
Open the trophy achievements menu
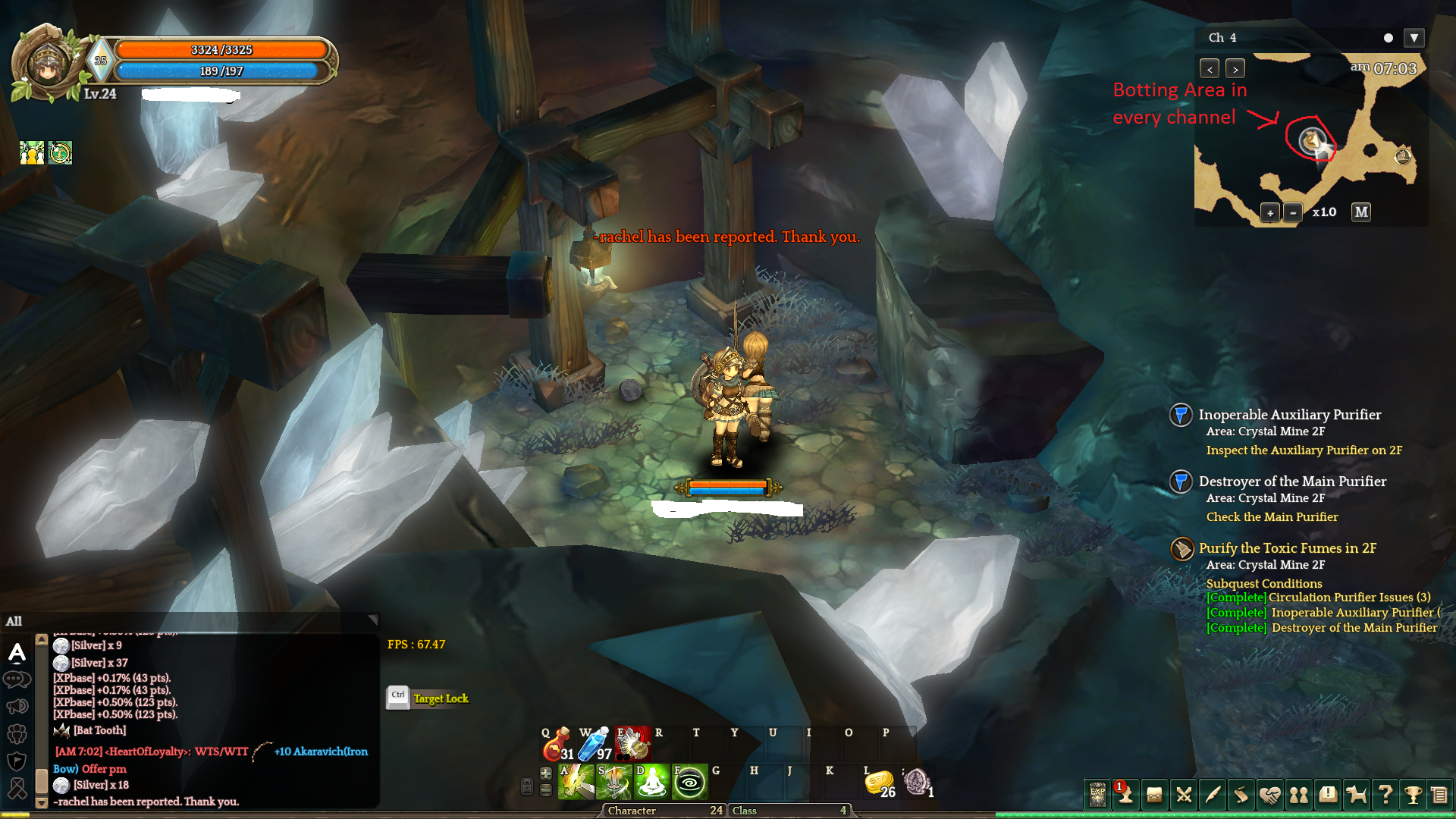[1413, 795]
